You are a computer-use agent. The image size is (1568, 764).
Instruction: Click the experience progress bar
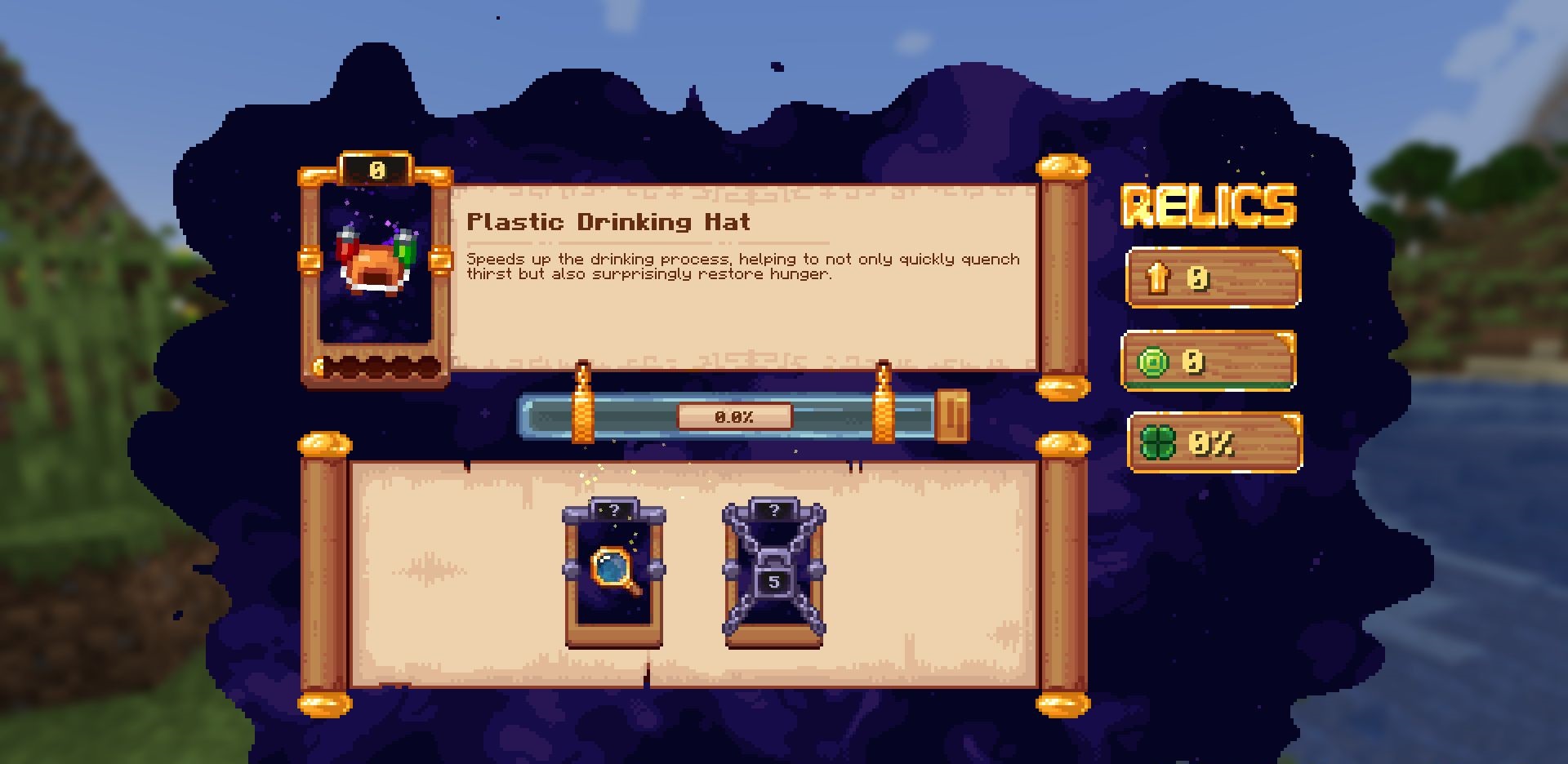[x=733, y=417]
